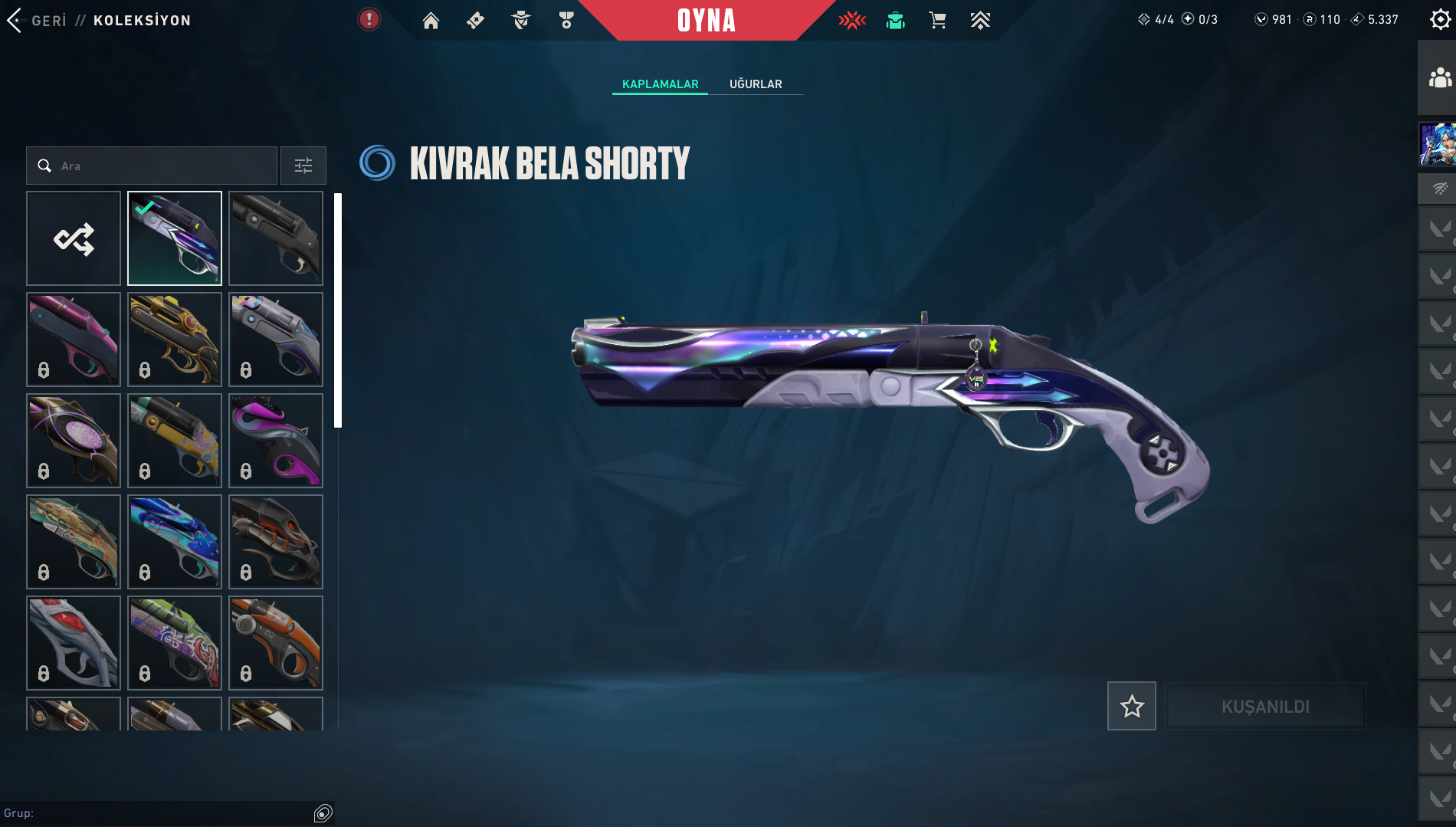The image size is (1456, 827).
Task: Switch to the UĞURLAR tab
Action: tap(756, 84)
